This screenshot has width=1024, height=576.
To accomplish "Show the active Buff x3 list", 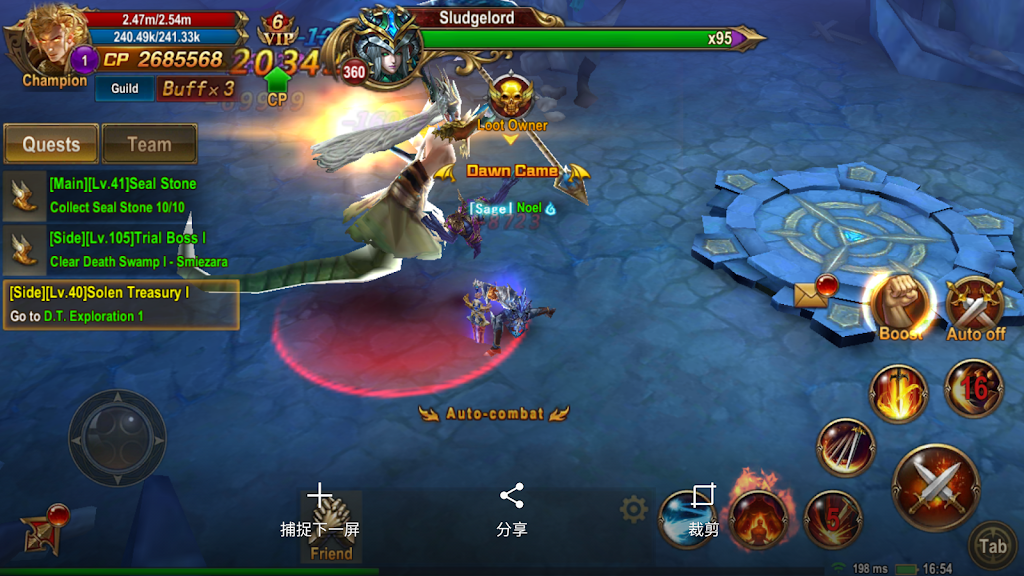I will point(198,89).
